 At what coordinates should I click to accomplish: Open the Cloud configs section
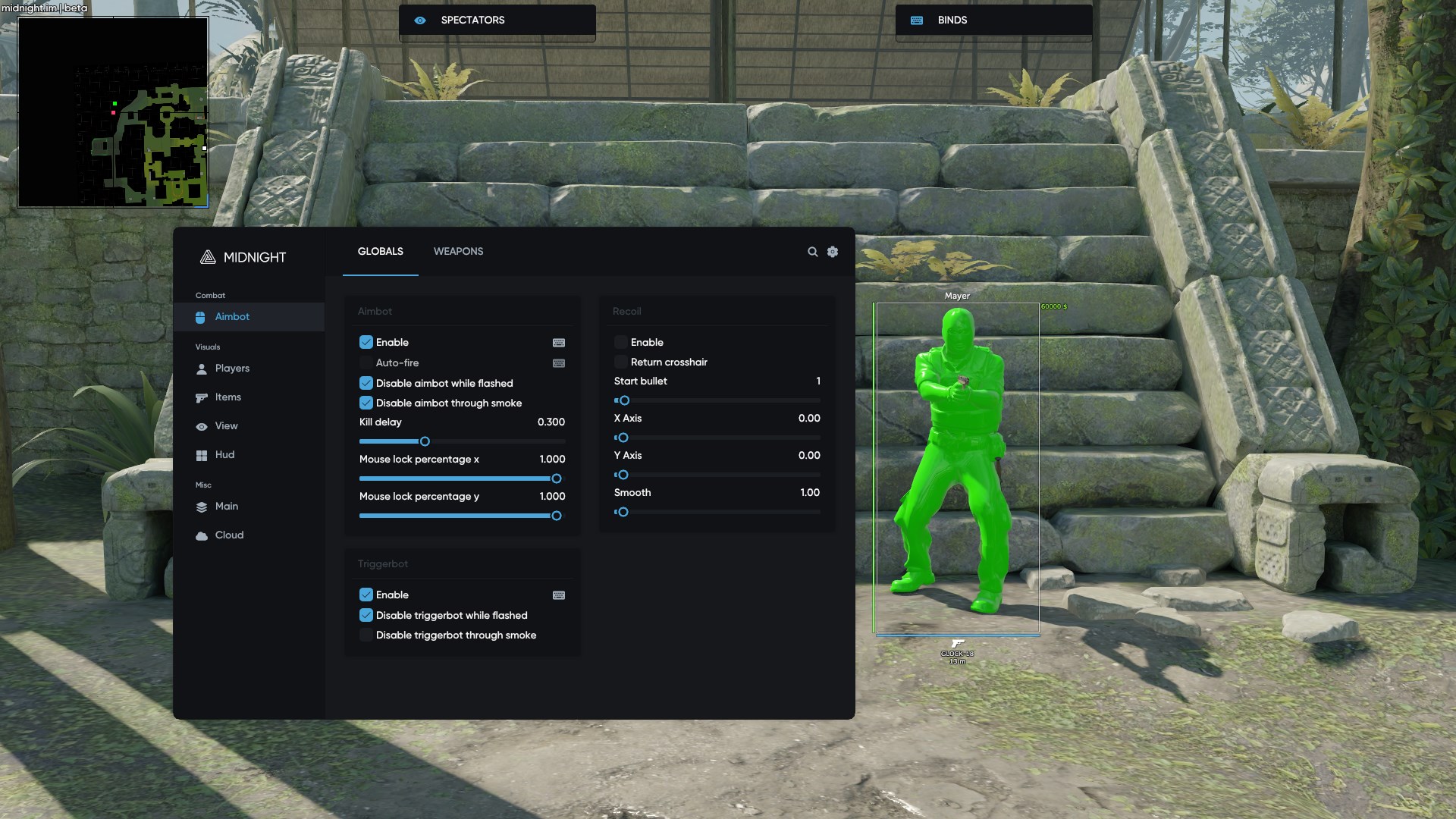(x=229, y=535)
